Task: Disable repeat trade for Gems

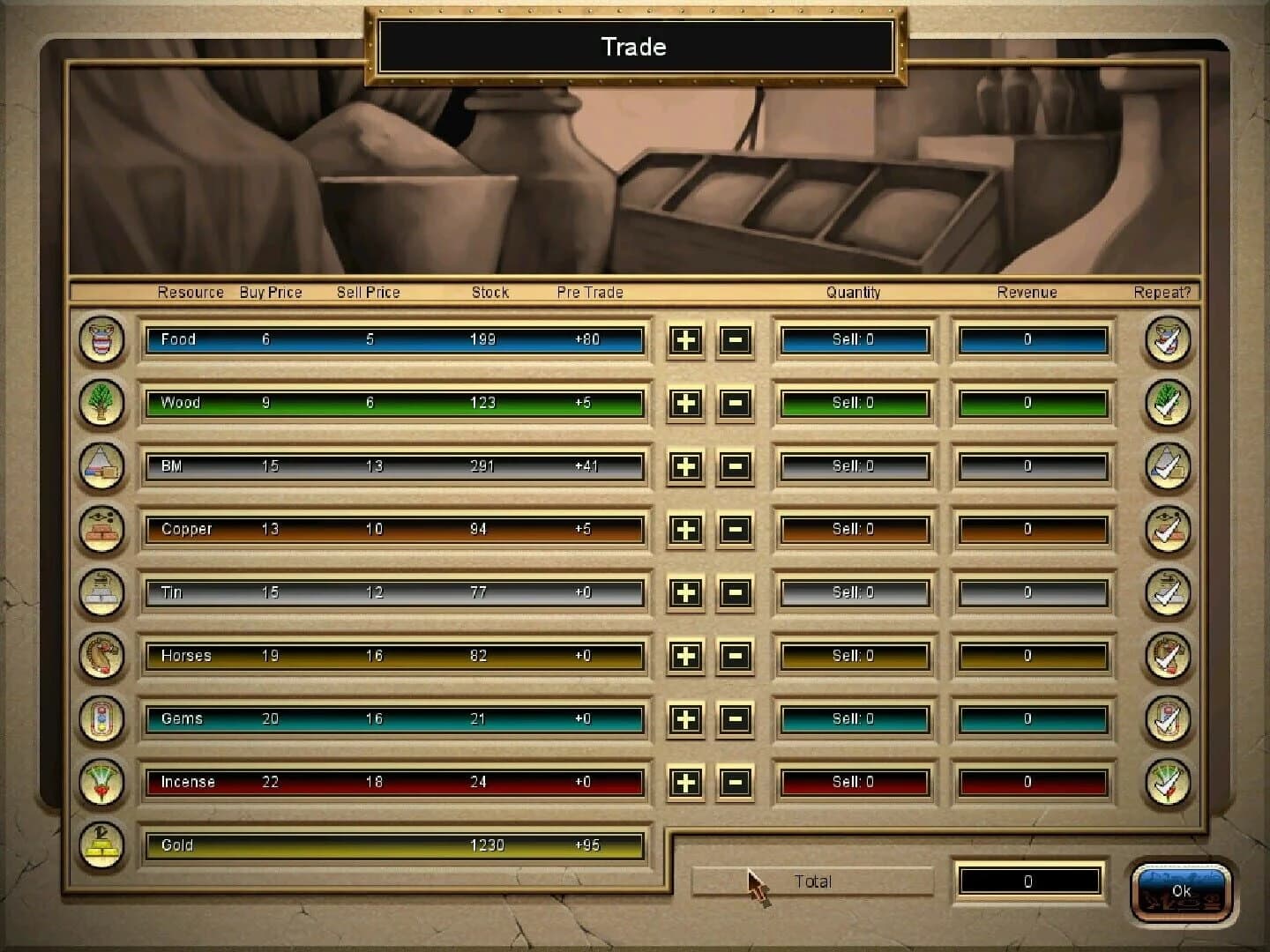Action: (1168, 719)
